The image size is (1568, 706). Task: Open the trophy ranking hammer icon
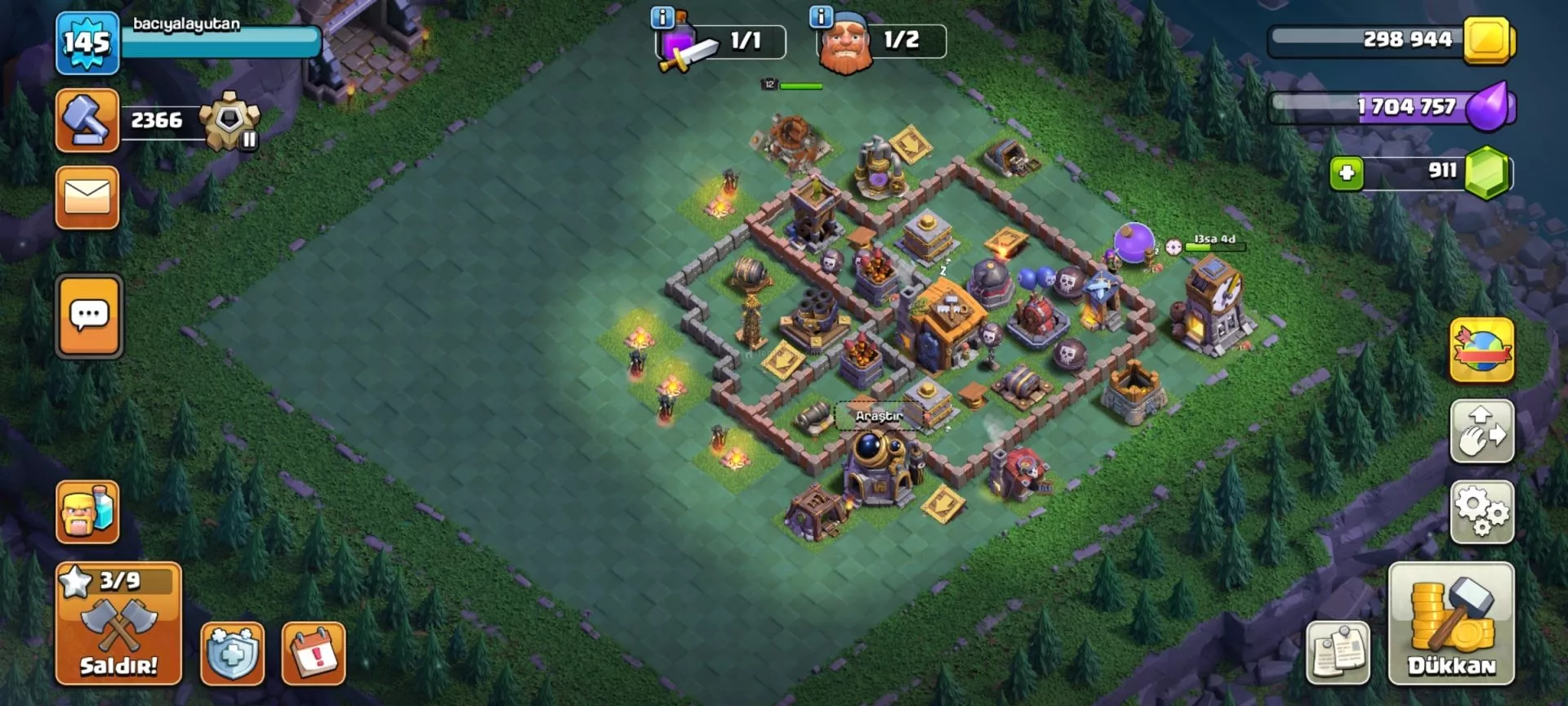[87, 120]
